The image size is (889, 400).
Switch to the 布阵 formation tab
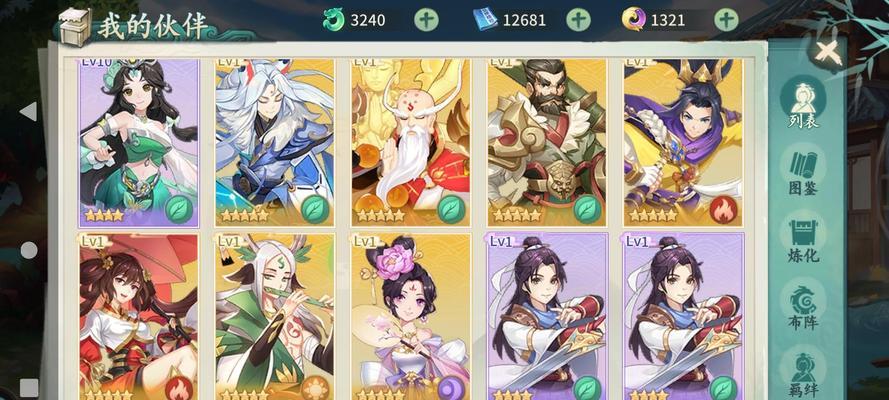803,307
